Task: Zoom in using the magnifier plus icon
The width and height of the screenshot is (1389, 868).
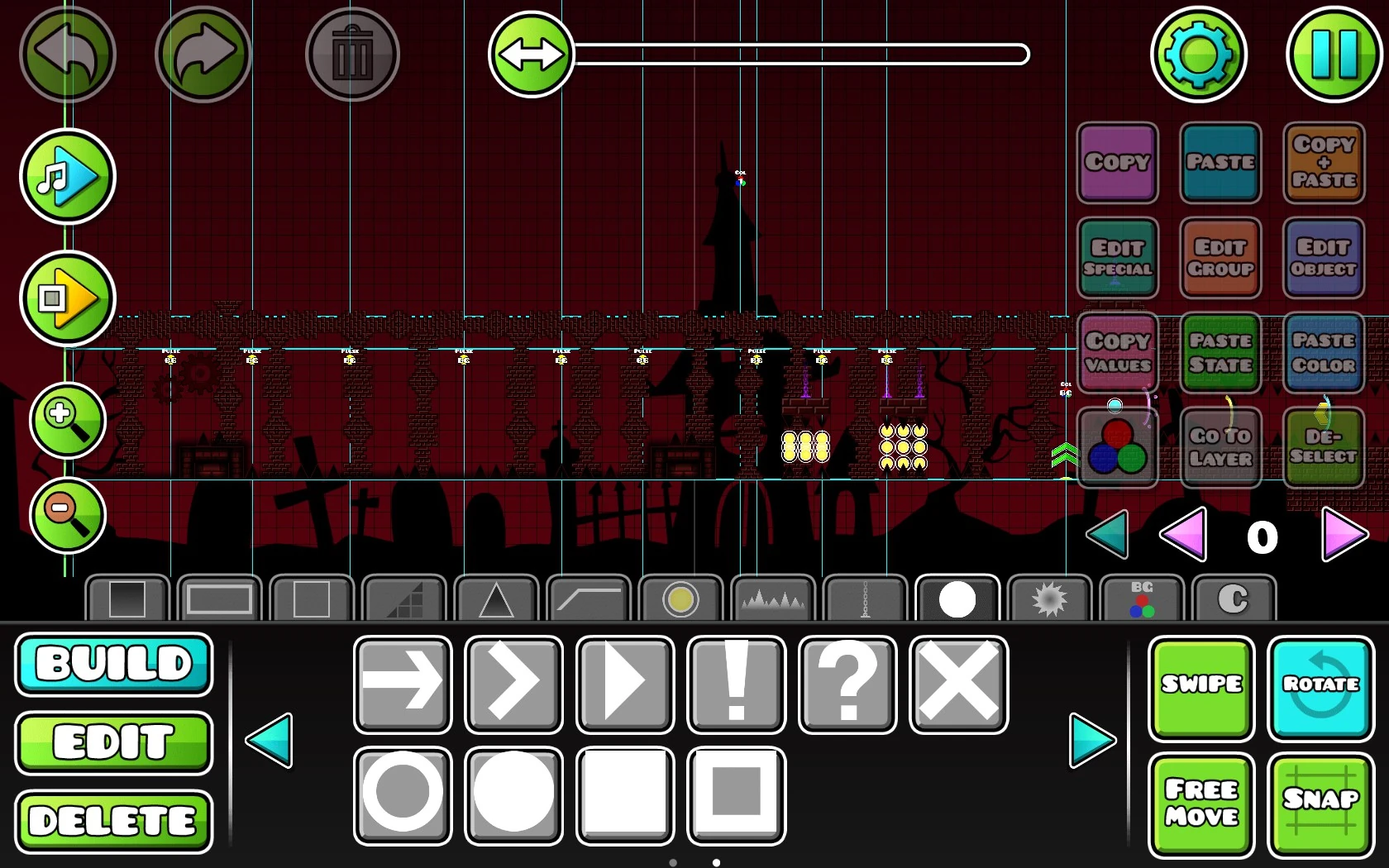Action: (67, 422)
